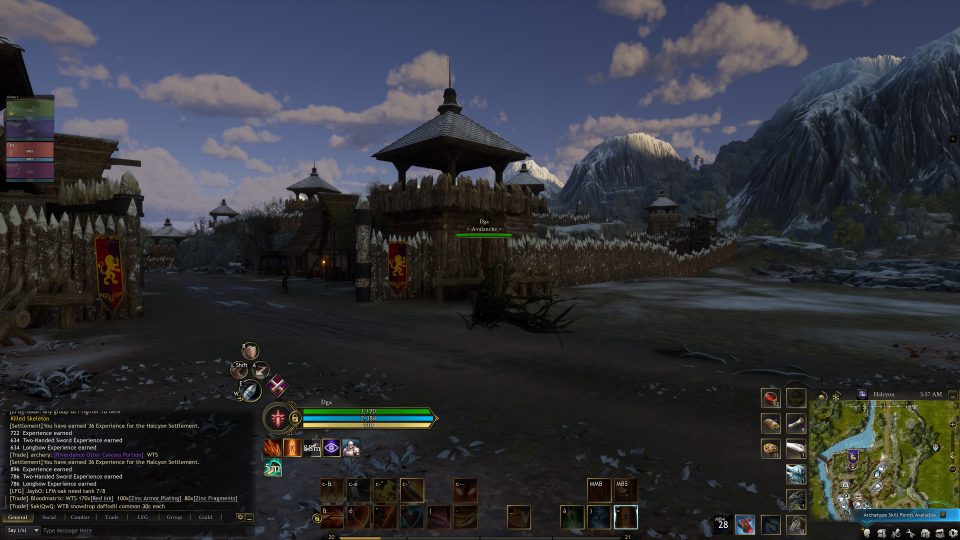Switch to the Social chat tab
The height and width of the screenshot is (540, 960).
pos(49,517)
